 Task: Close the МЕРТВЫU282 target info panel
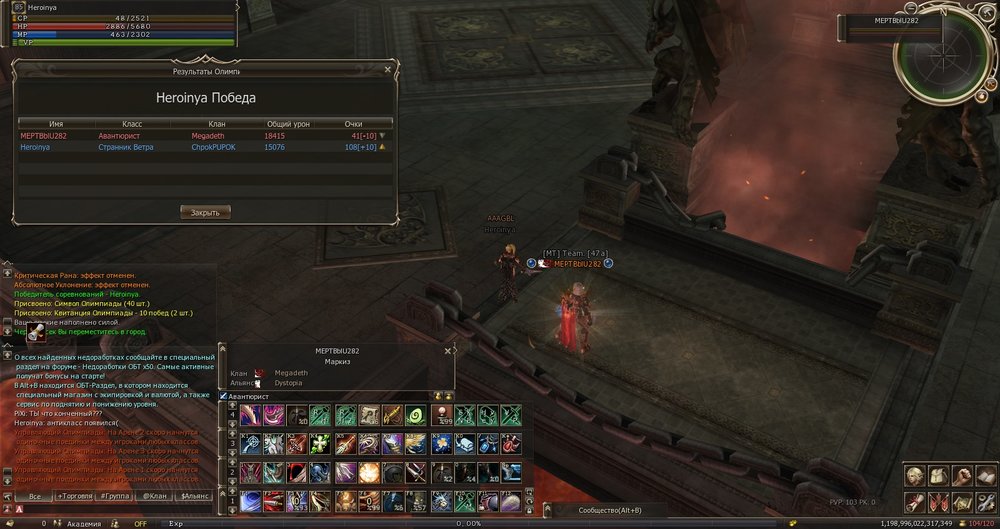click(x=449, y=351)
